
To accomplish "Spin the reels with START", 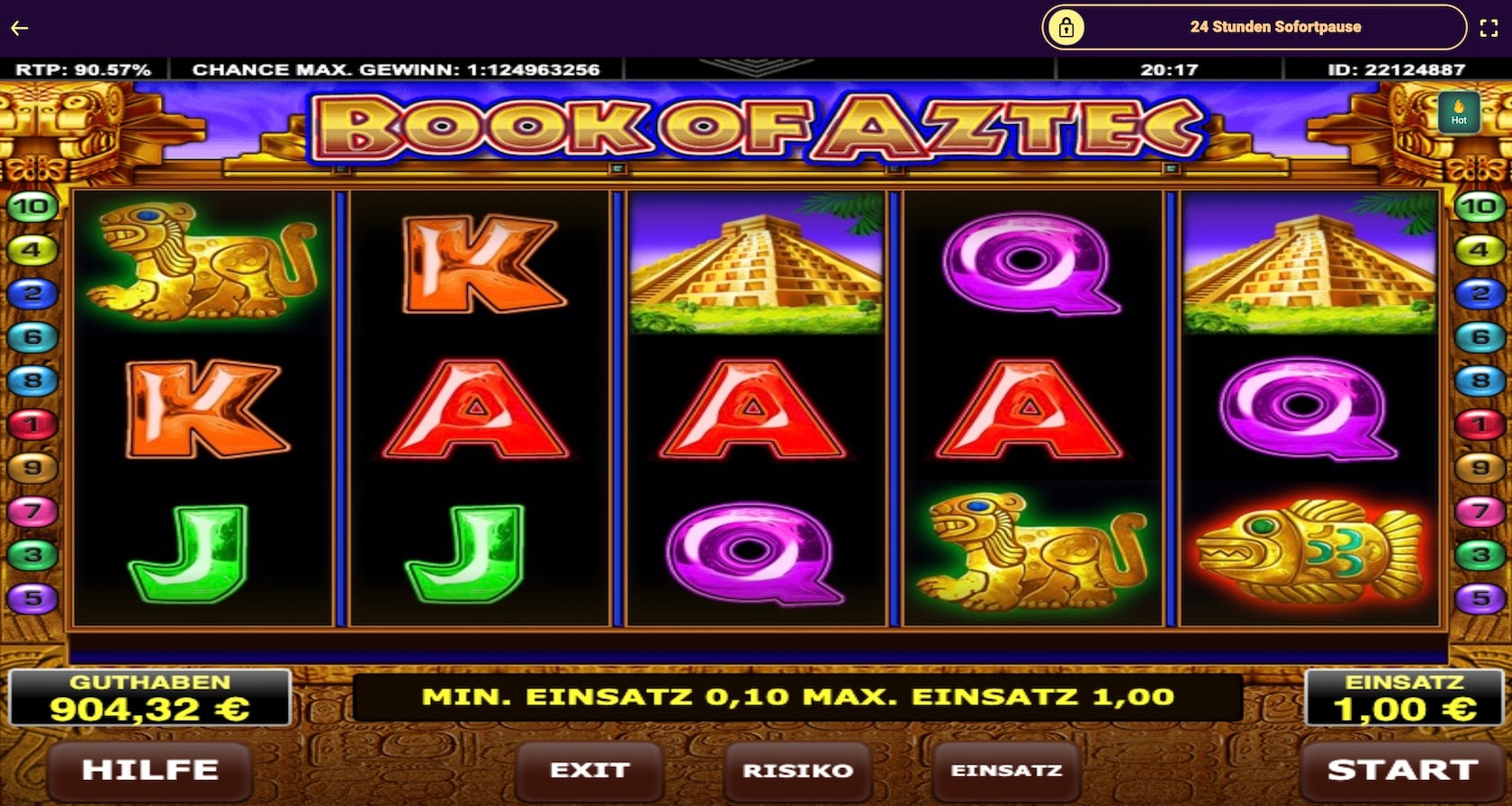I will point(1401,771).
